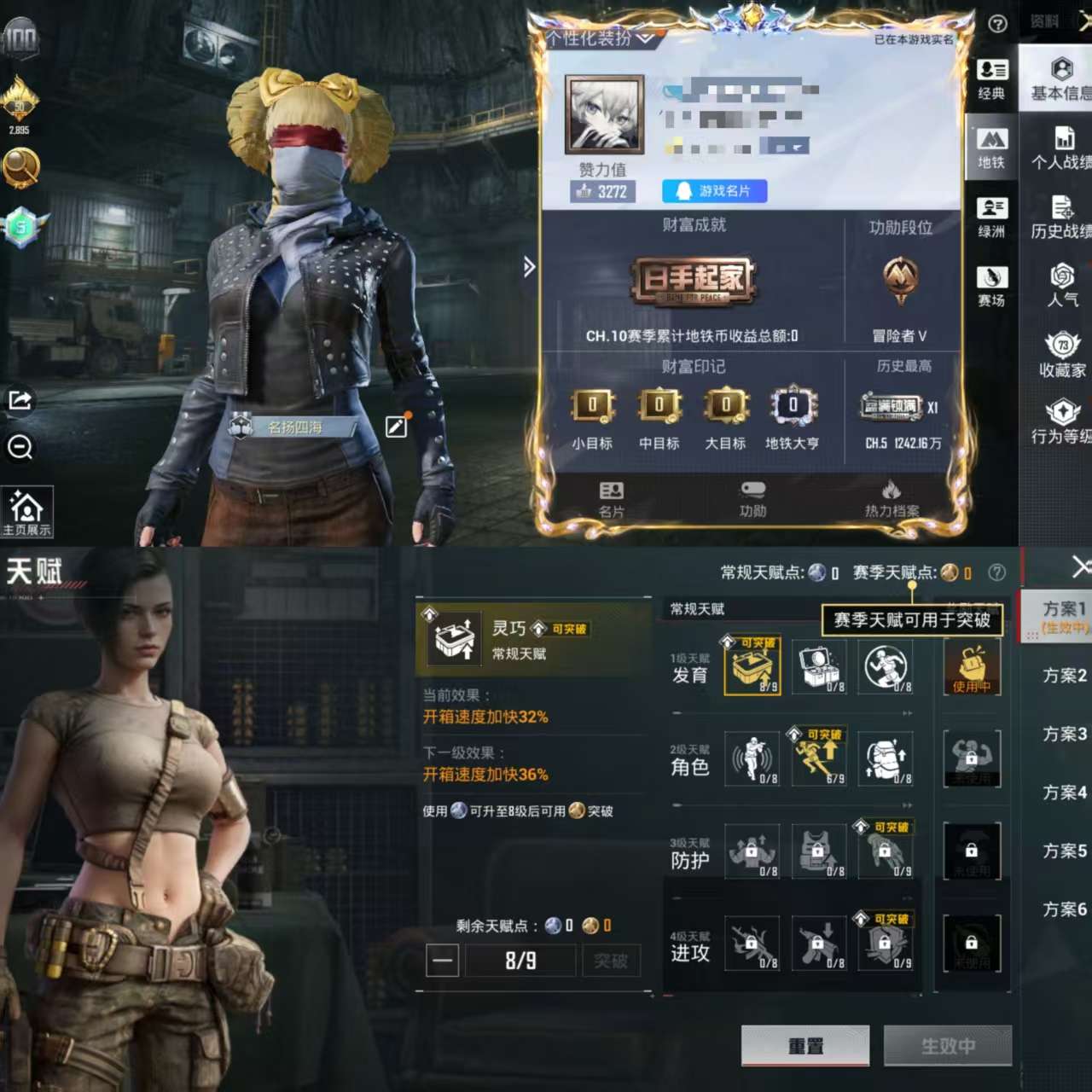Open the 功勋 merit tab
1092x1092 pixels.
(x=752, y=499)
